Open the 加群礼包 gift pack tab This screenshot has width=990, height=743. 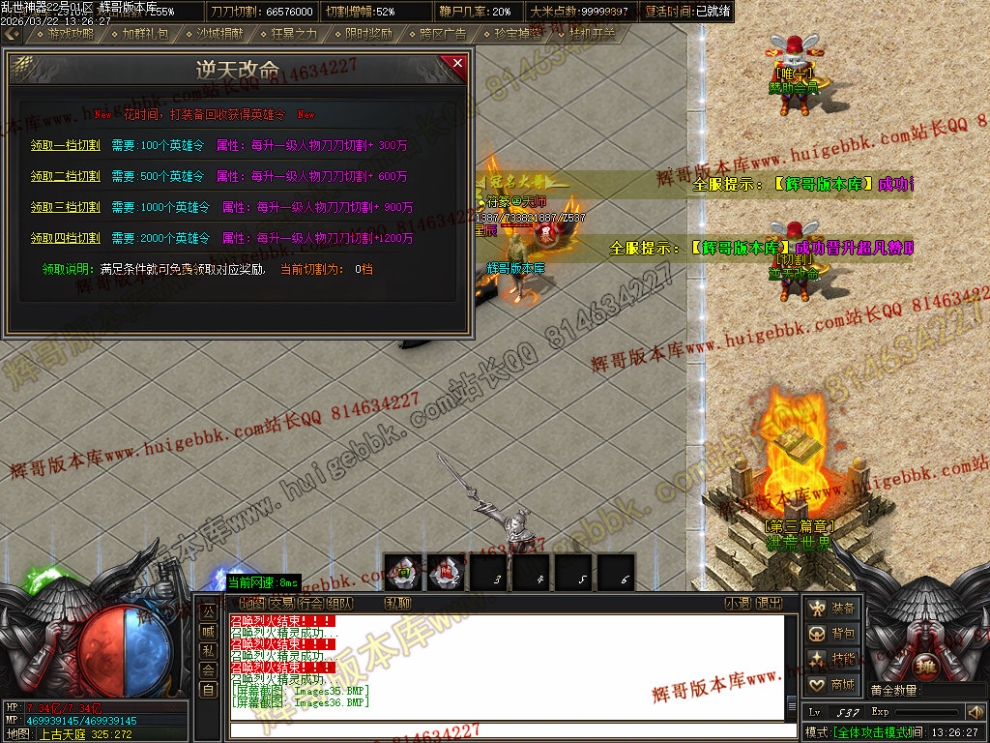coord(146,33)
